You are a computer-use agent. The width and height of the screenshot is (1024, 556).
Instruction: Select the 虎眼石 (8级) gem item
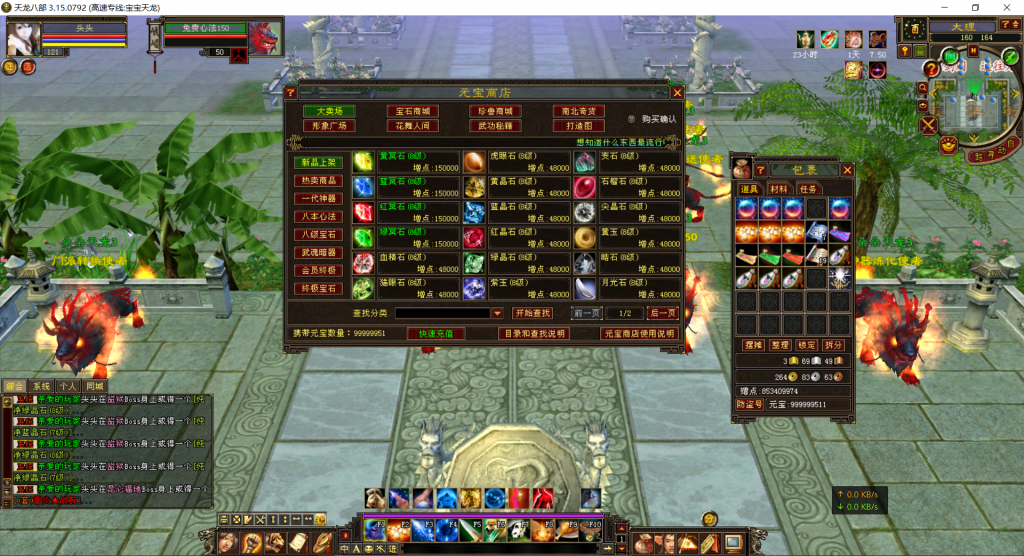click(x=475, y=162)
